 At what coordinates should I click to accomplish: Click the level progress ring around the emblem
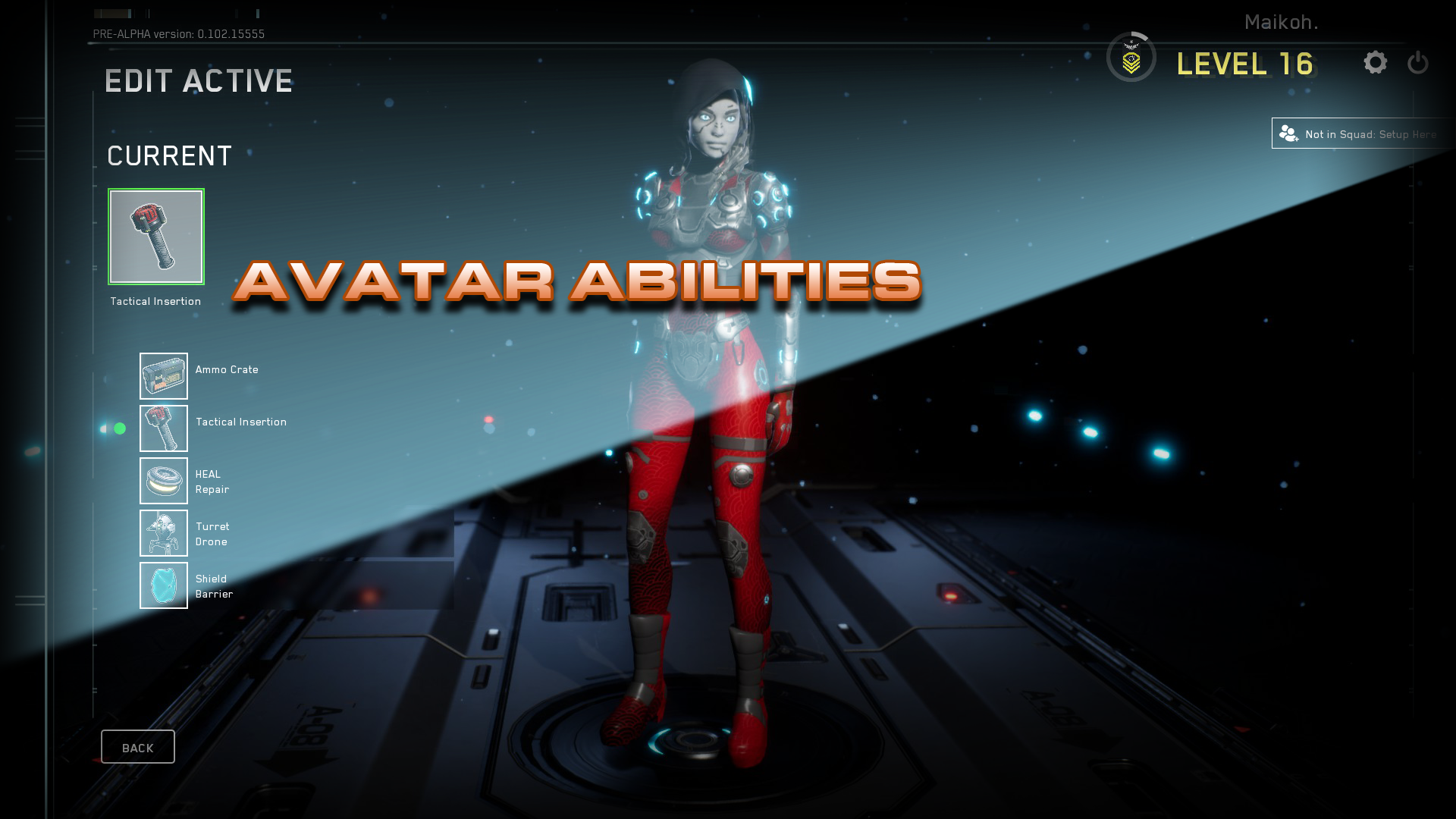pyautogui.click(x=1131, y=56)
